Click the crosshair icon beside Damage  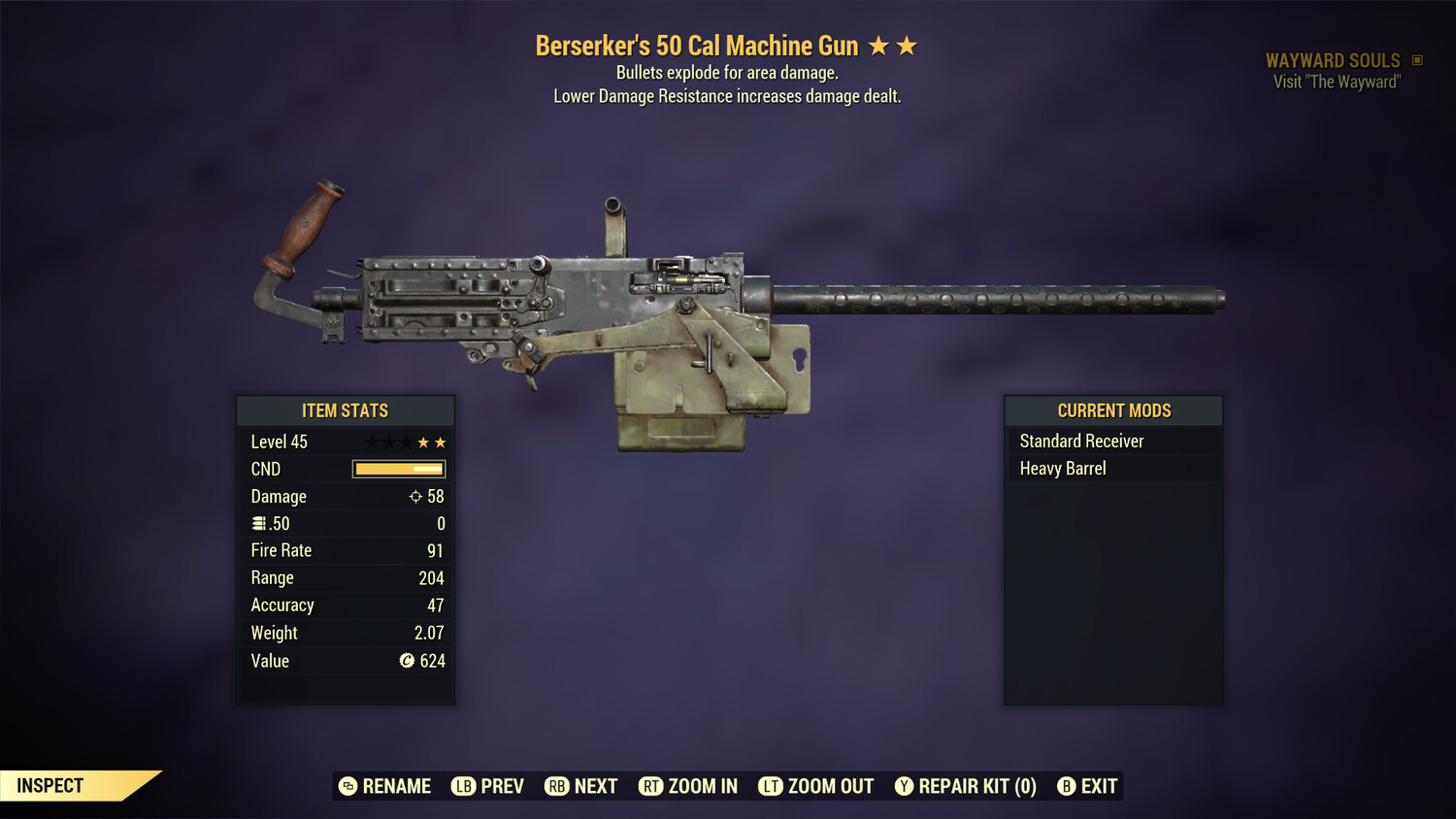point(415,496)
